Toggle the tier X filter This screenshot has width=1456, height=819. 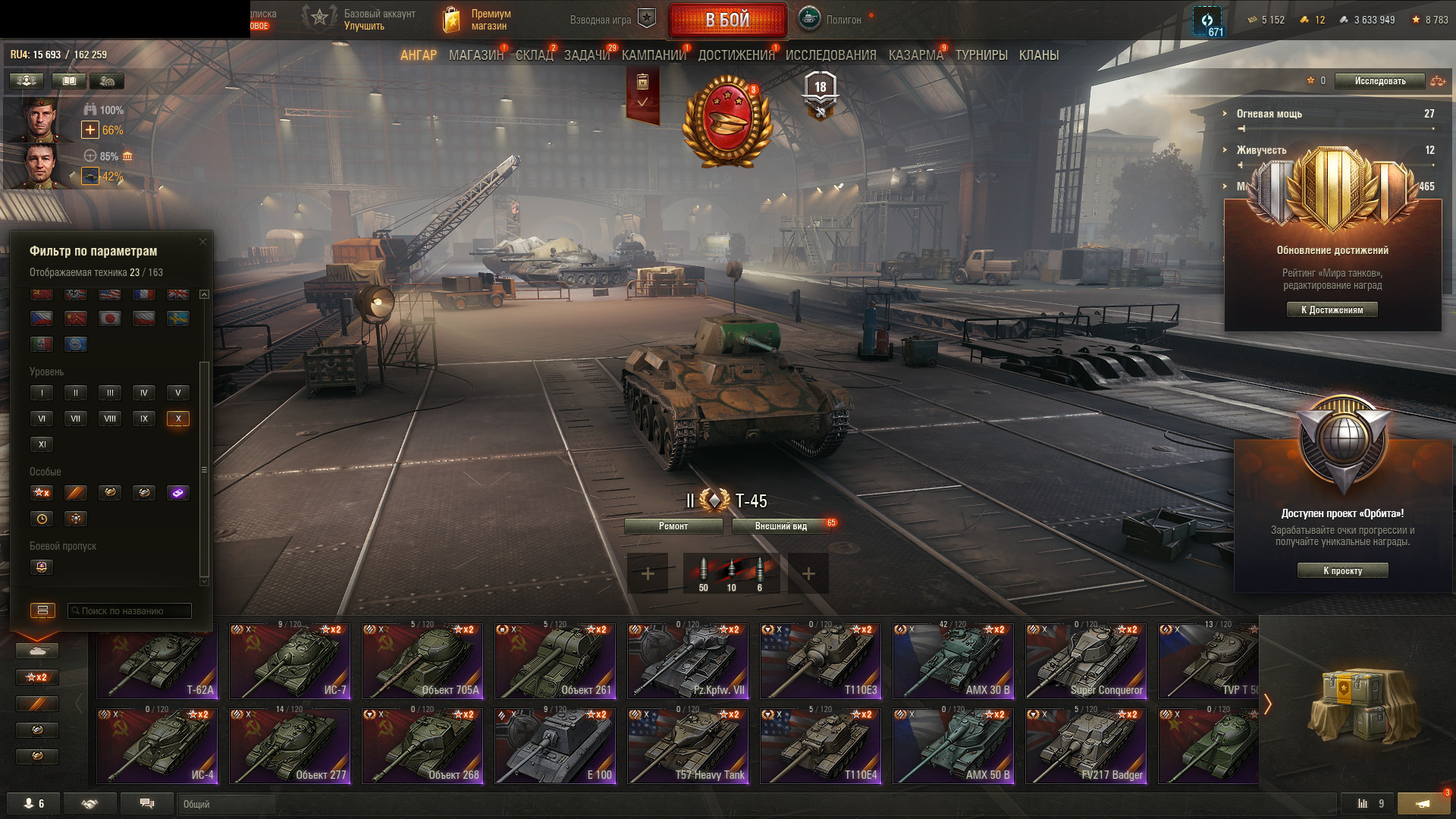click(x=178, y=419)
